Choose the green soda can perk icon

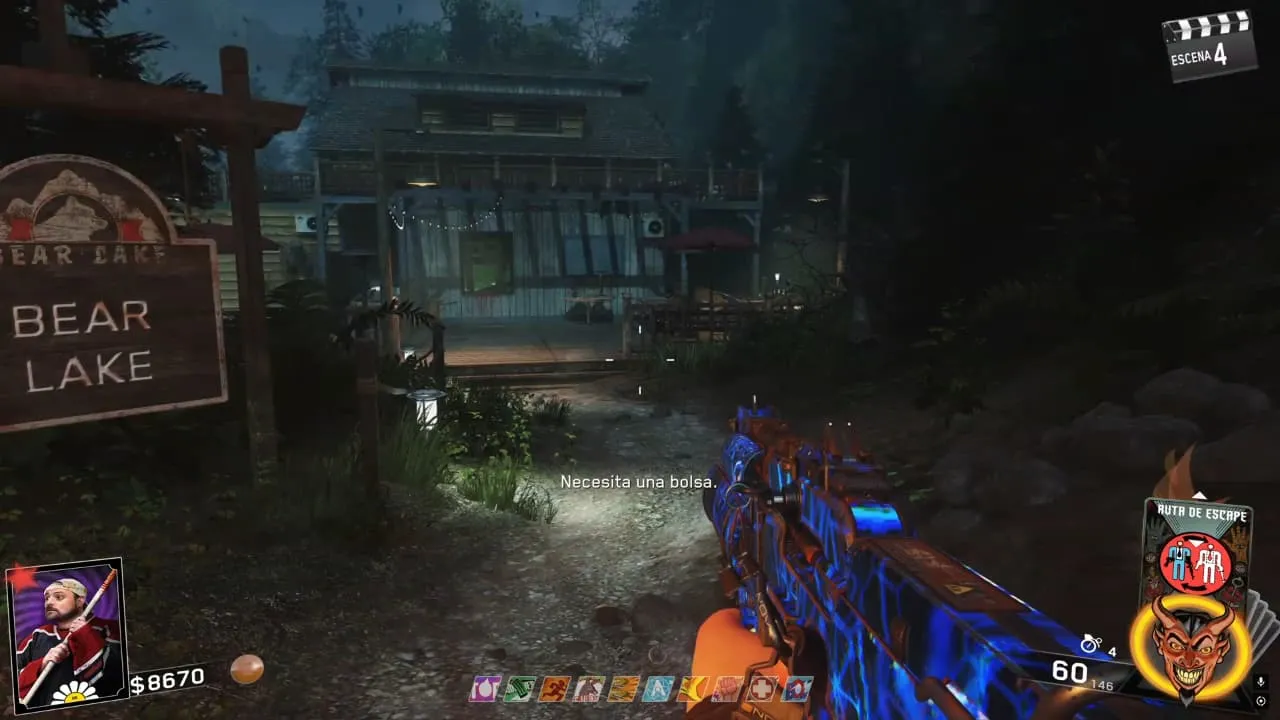518,688
